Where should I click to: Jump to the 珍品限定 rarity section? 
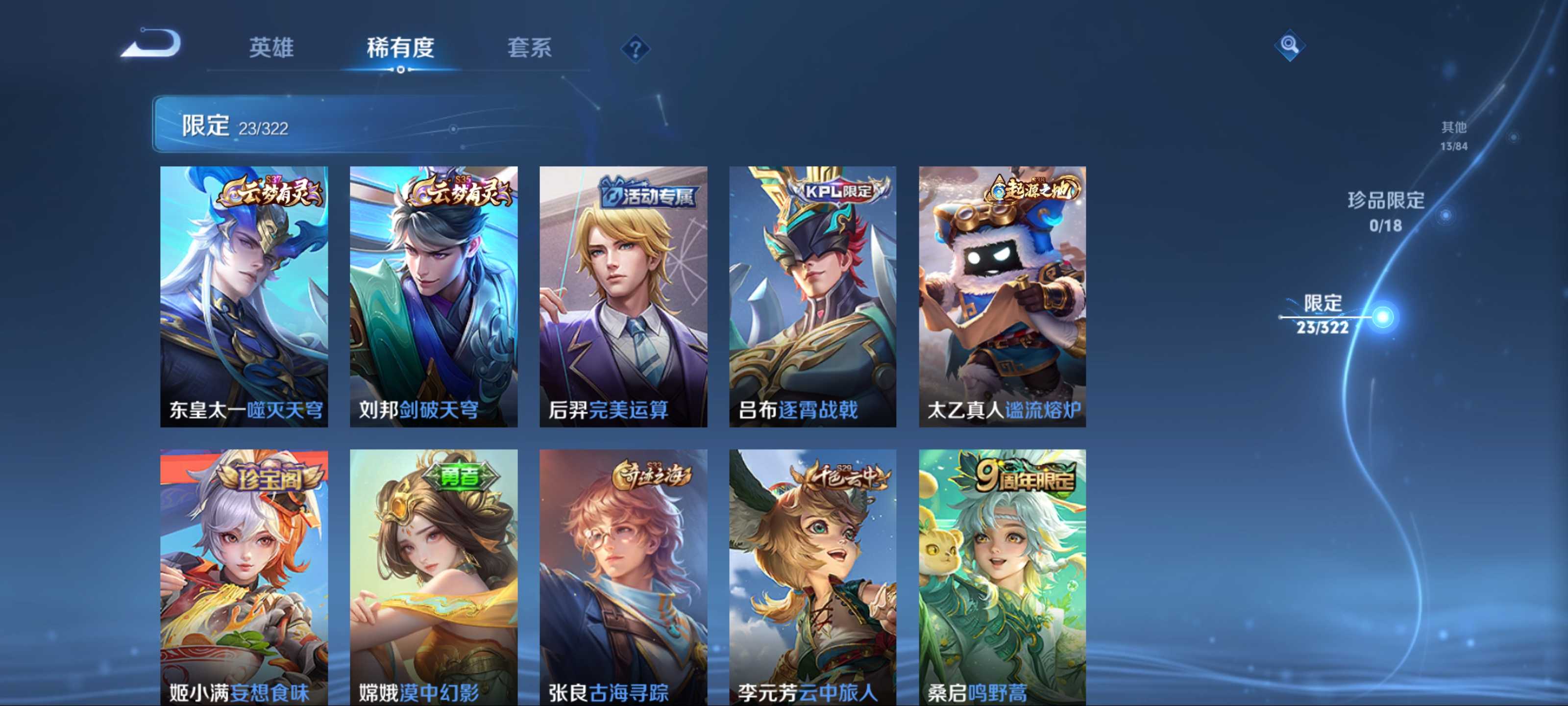pos(1385,211)
